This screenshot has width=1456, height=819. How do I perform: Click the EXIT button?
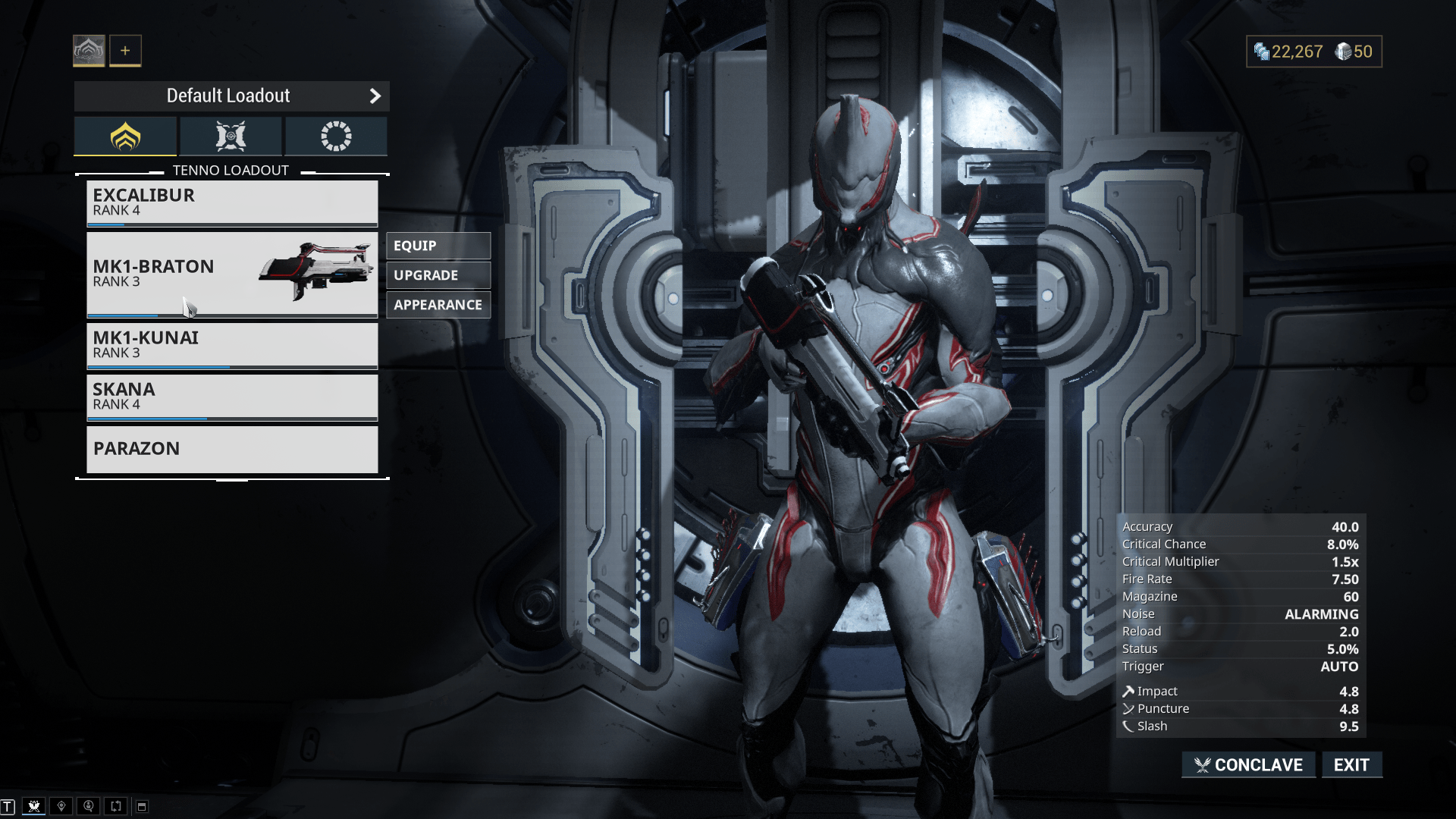click(x=1352, y=764)
